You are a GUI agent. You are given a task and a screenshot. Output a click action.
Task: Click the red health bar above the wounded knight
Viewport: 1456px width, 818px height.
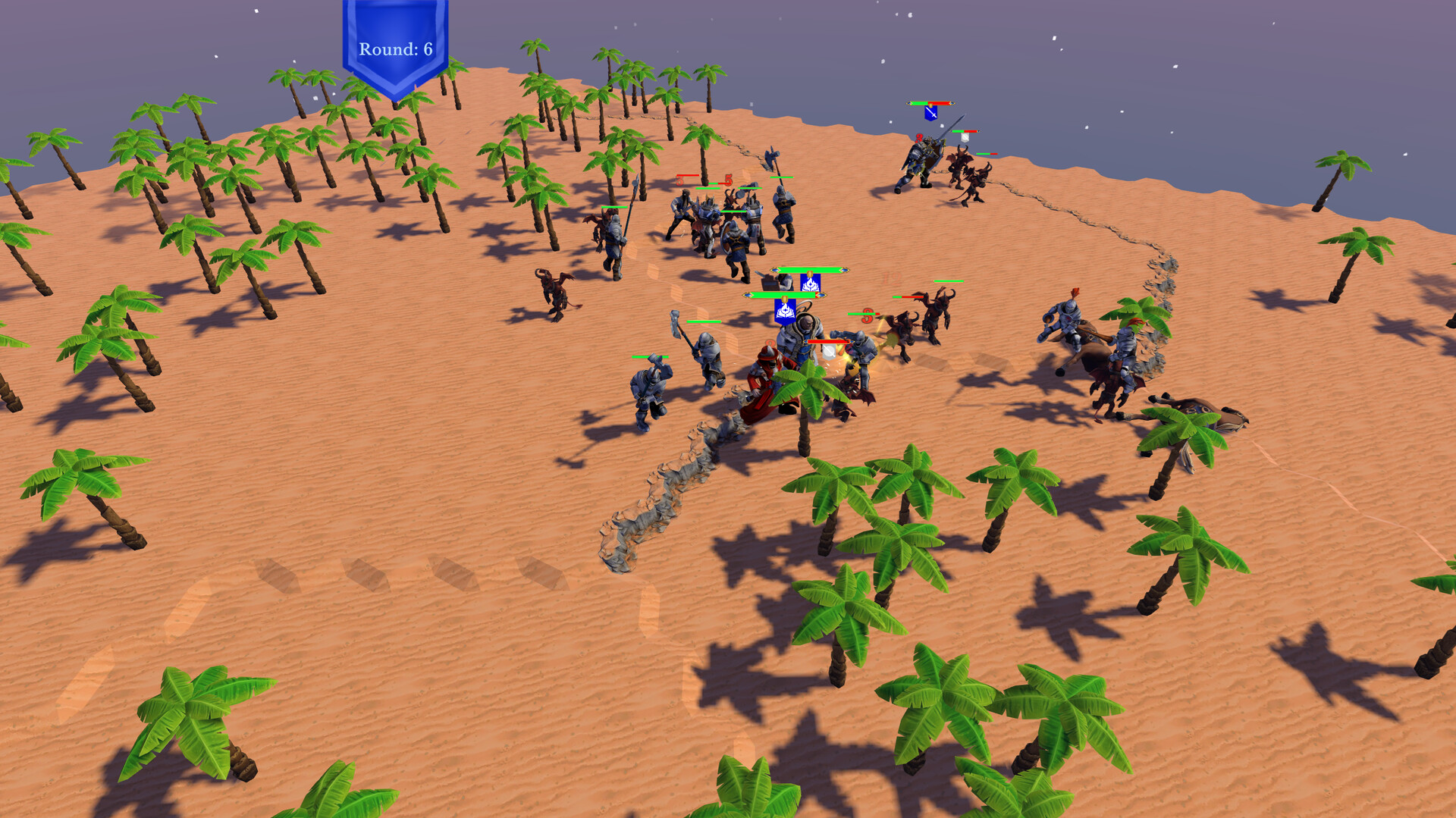[827, 341]
